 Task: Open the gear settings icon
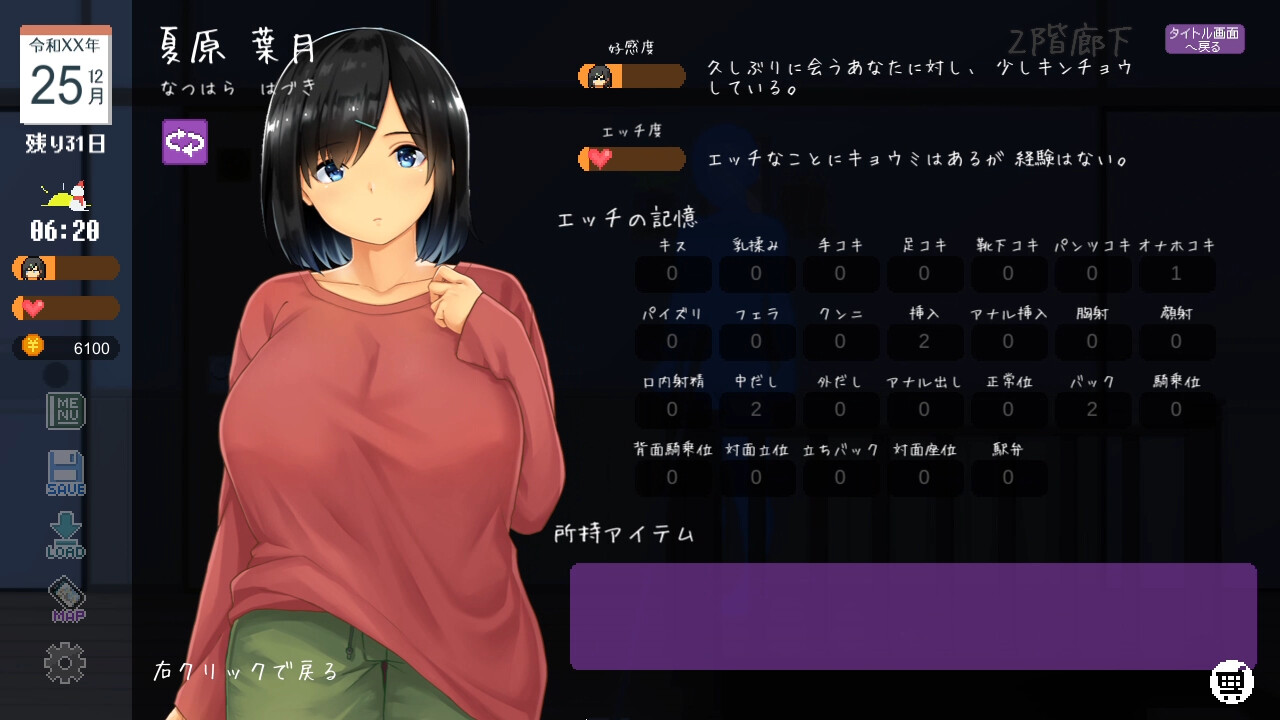coord(65,663)
